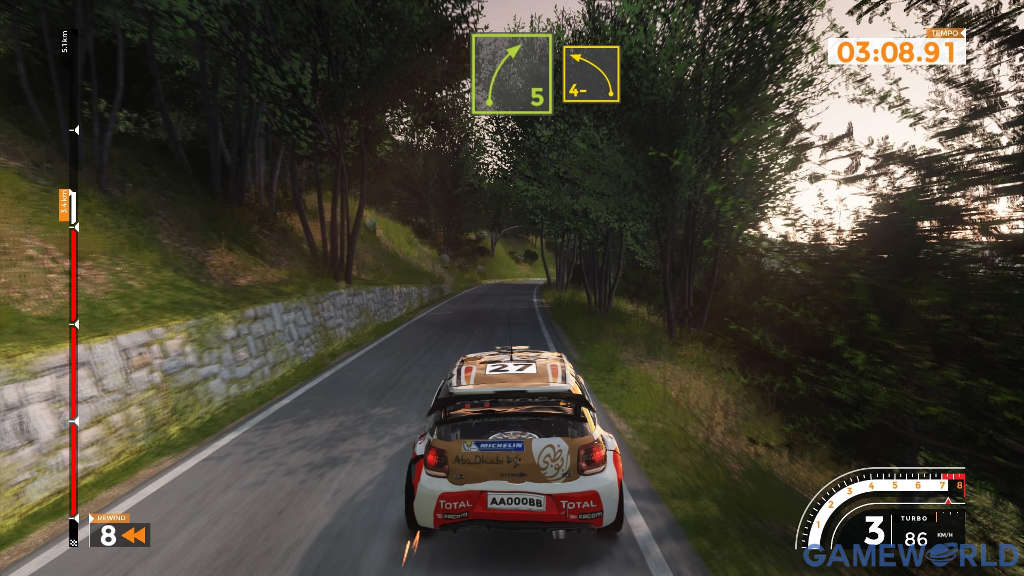Viewport: 1024px width, 576px height.
Task: Select the yellow left 4- pace note icon
Action: pos(590,74)
